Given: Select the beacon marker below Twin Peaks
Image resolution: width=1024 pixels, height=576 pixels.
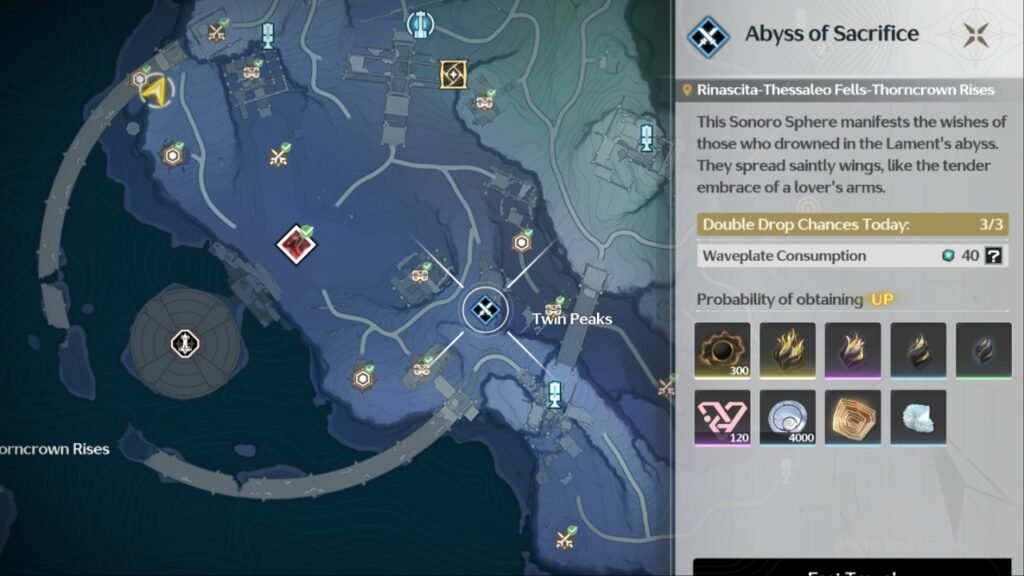Looking at the screenshot, I should pyautogui.click(x=553, y=391).
